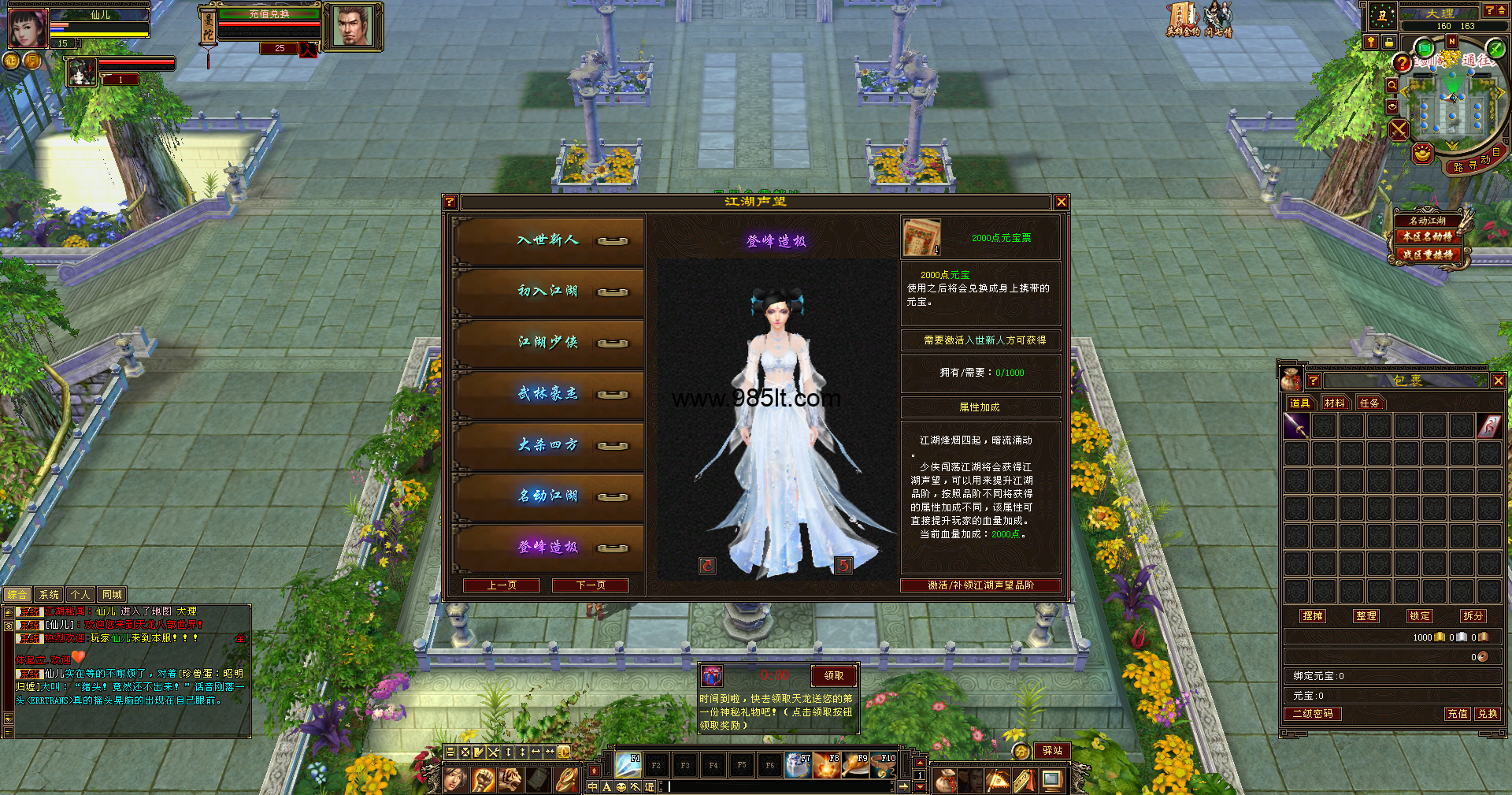Claim the gift with the 领取 button
The image size is (1512, 795).
pyautogui.click(x=833, y=676)
